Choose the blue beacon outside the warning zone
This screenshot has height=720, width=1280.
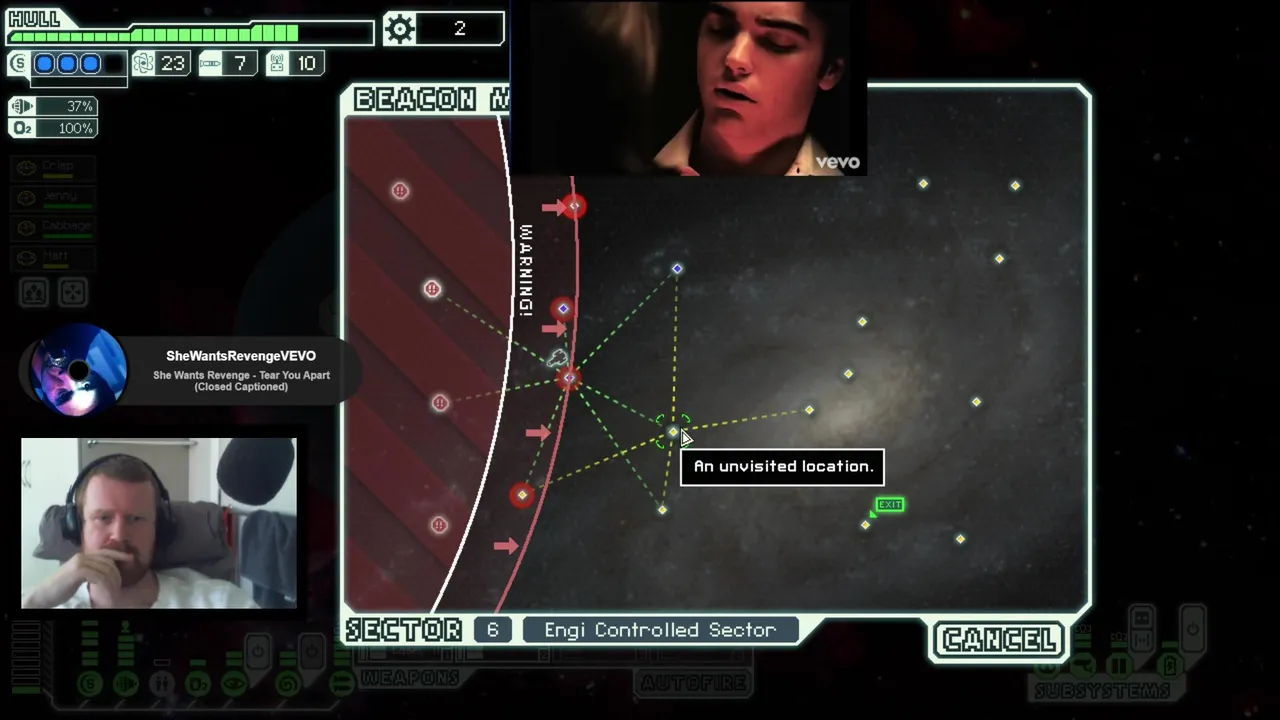point(677,269)
